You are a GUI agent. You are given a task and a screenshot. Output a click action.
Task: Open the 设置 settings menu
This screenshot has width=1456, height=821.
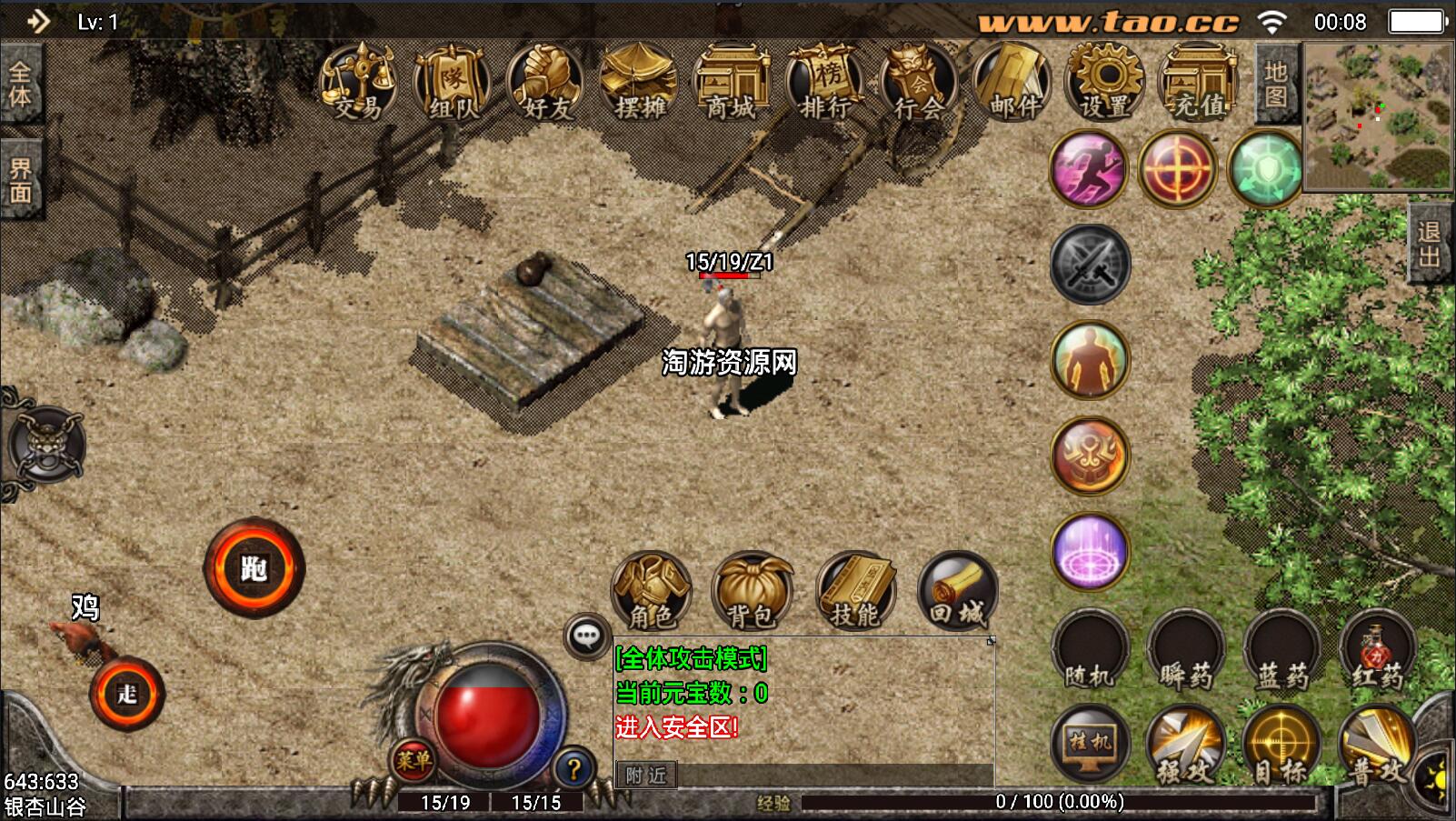pos(1105,84)
